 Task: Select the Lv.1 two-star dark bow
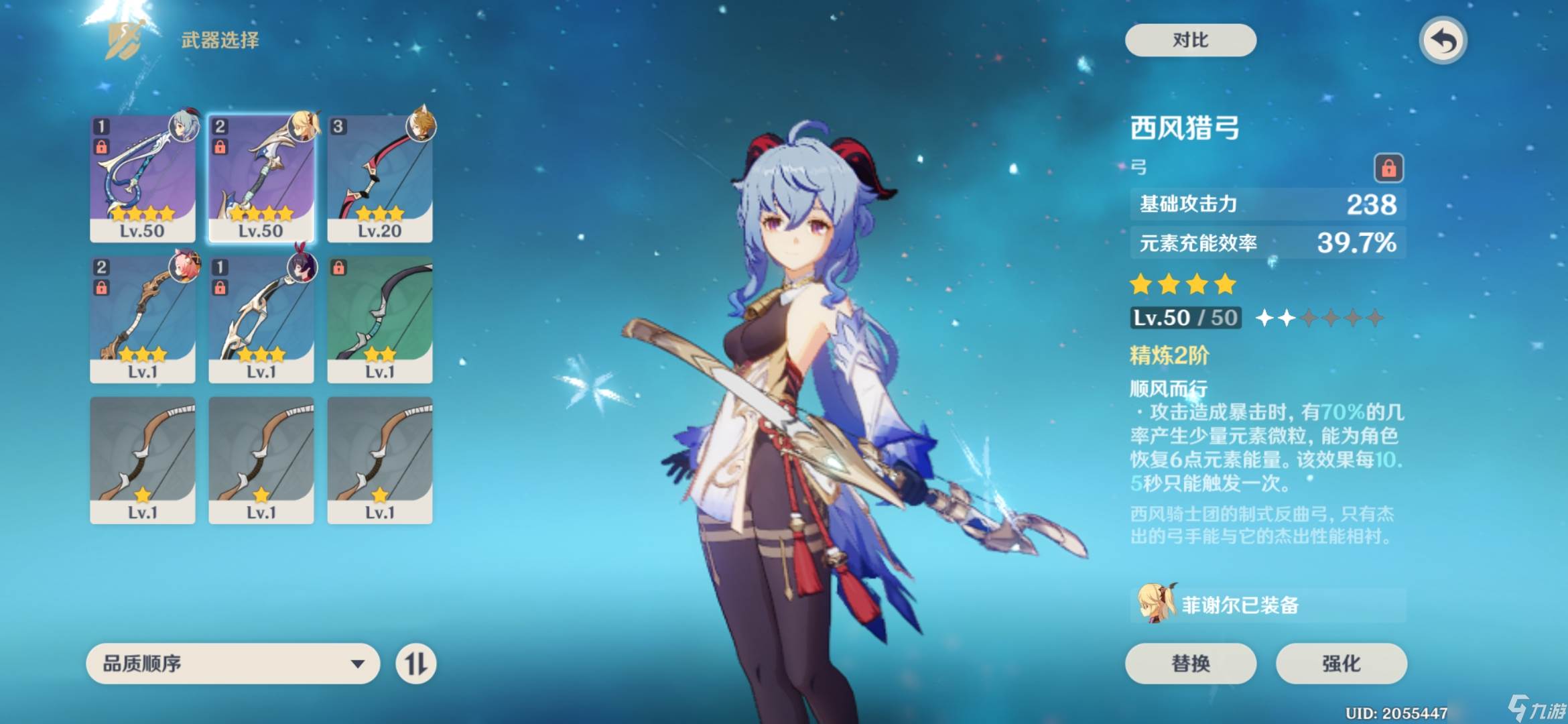[x=380, y=319]
